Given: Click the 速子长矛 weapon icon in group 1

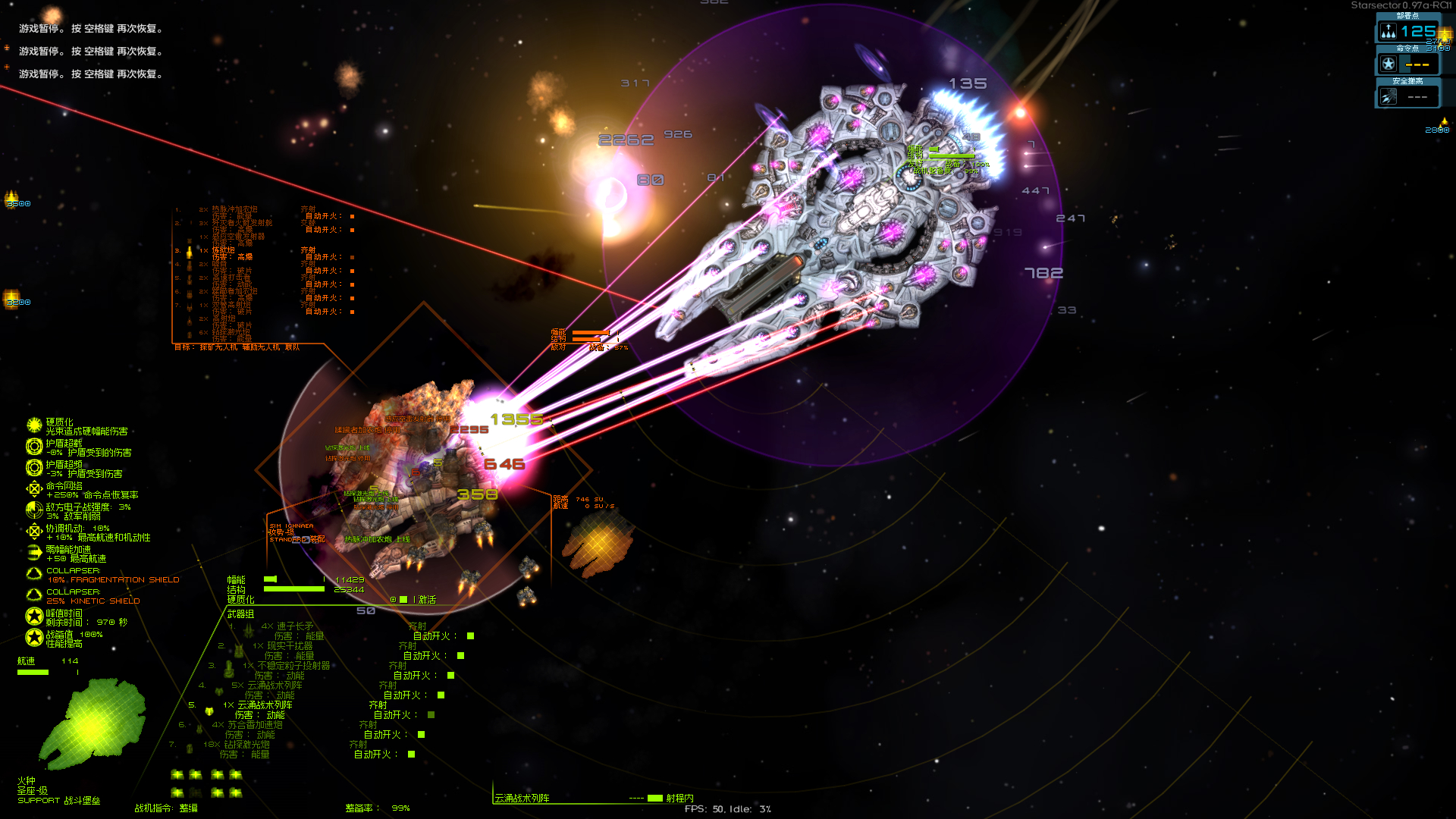Looking at the screenshot, I should (248, 631).
